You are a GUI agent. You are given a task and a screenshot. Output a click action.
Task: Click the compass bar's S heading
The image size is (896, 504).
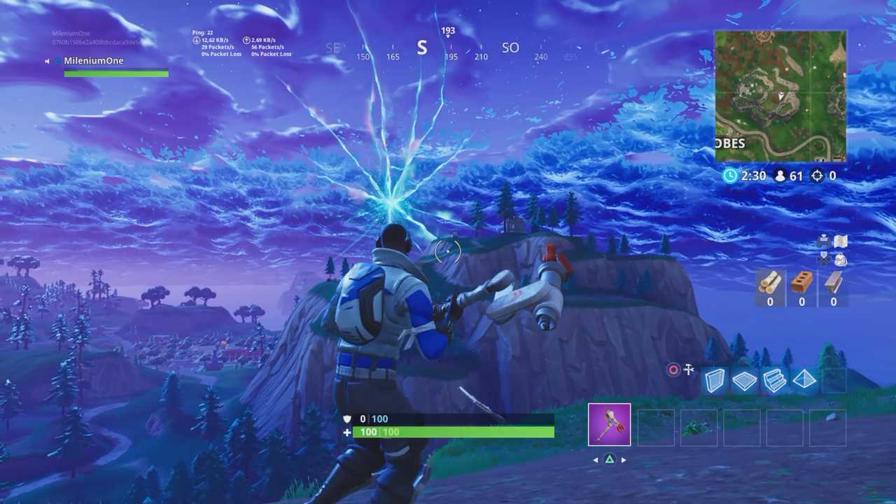[x=422, y=48]
